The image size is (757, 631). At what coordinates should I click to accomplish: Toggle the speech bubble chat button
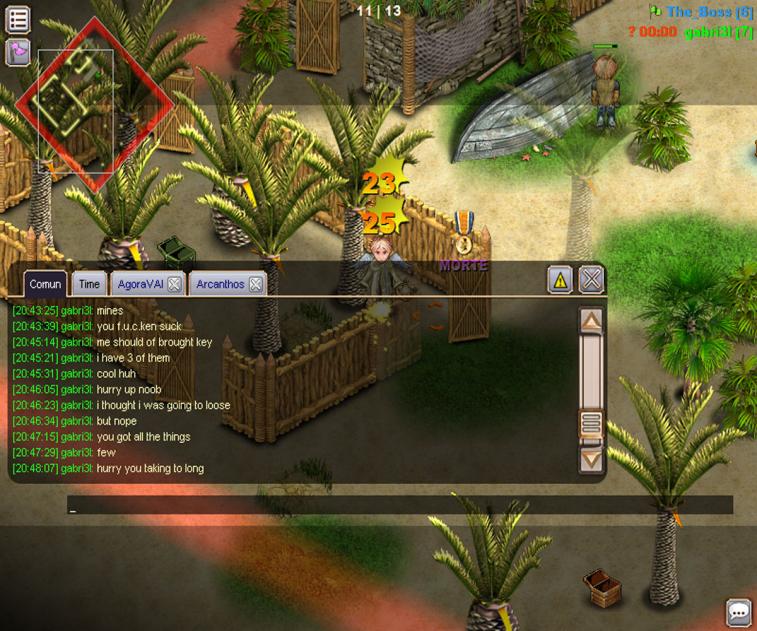[x=738, y=612]
